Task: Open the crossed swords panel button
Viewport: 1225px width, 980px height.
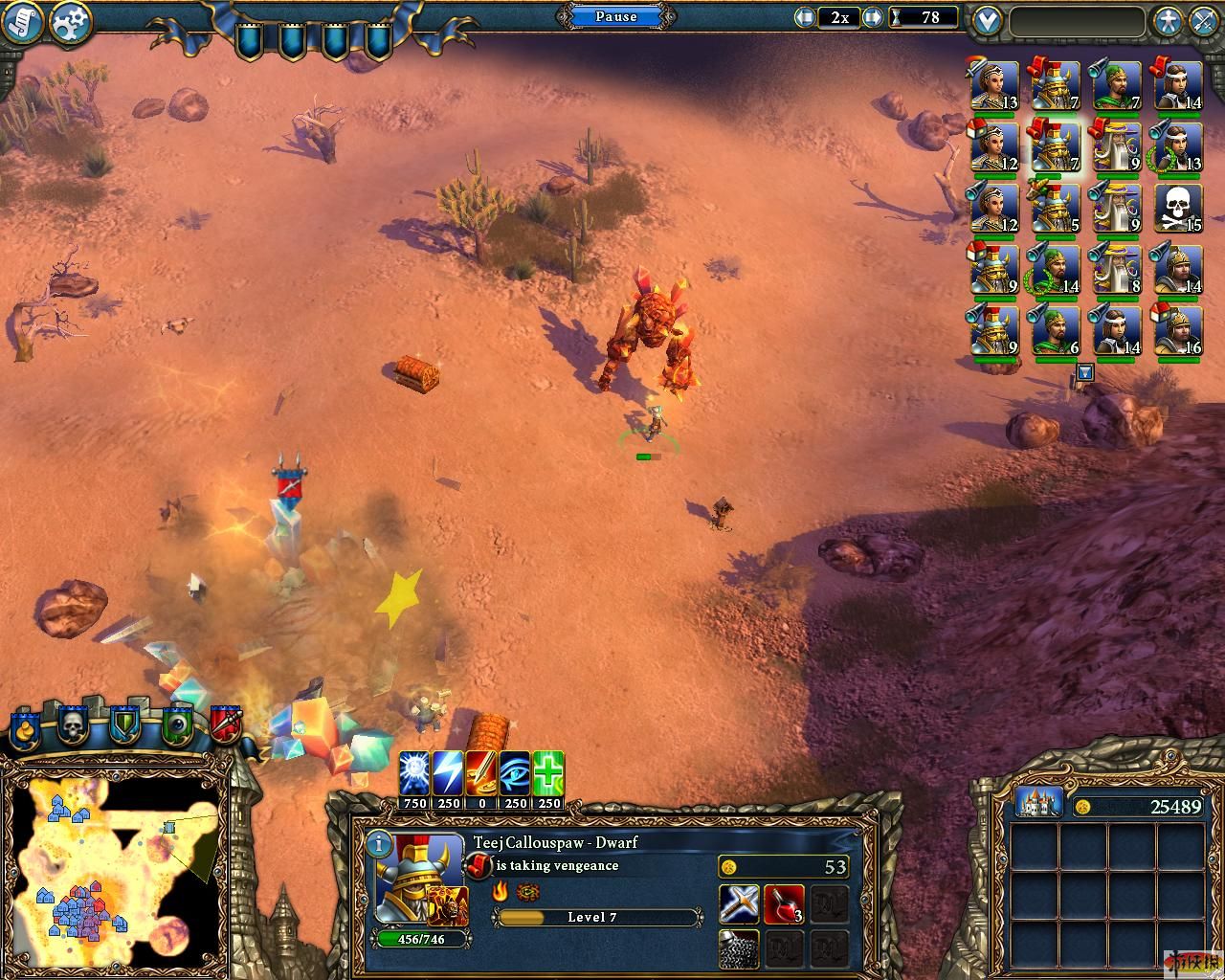Action: [1204, 21]
